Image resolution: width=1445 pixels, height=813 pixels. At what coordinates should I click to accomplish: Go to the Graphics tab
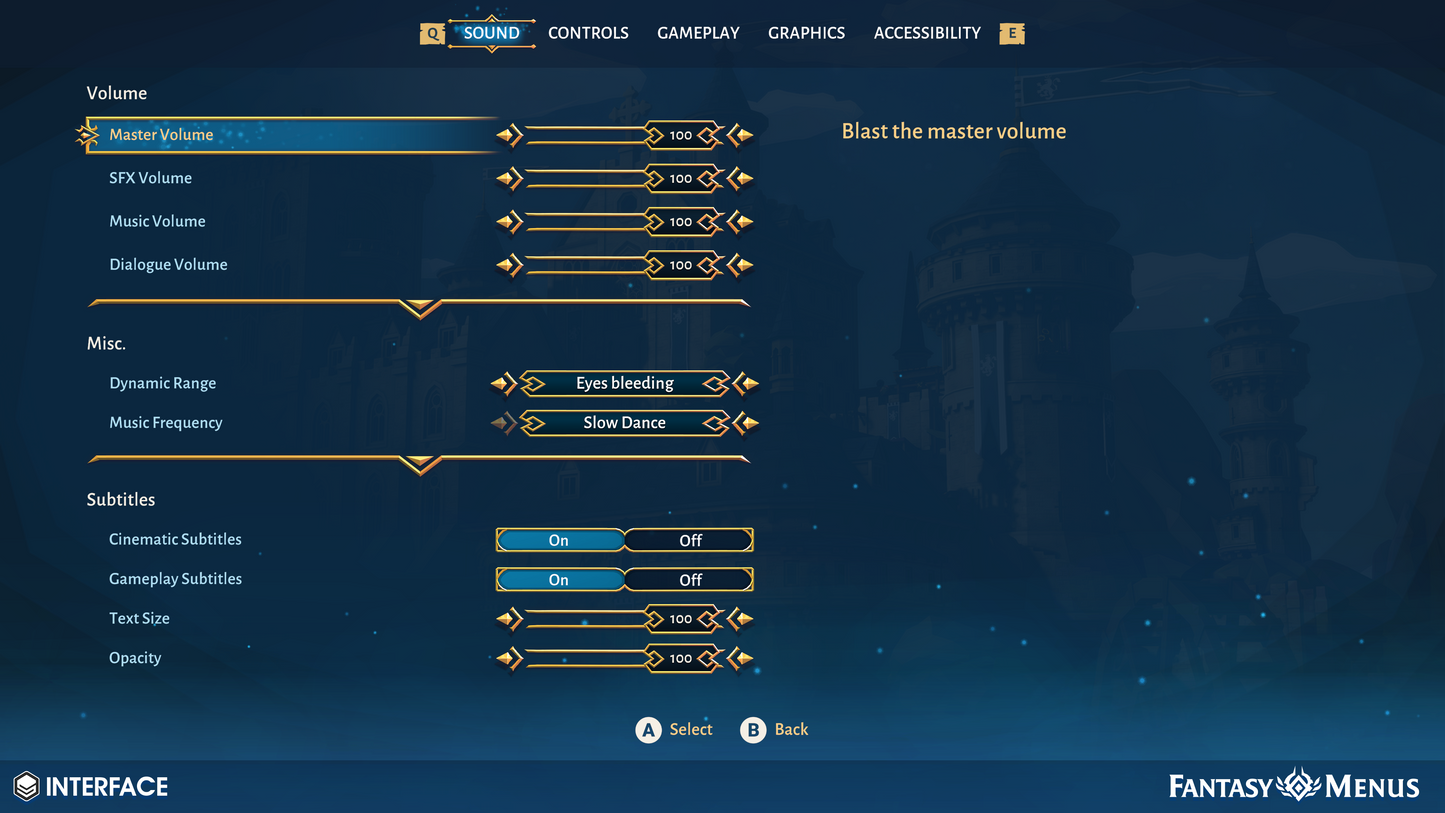[x=806, y=33]
